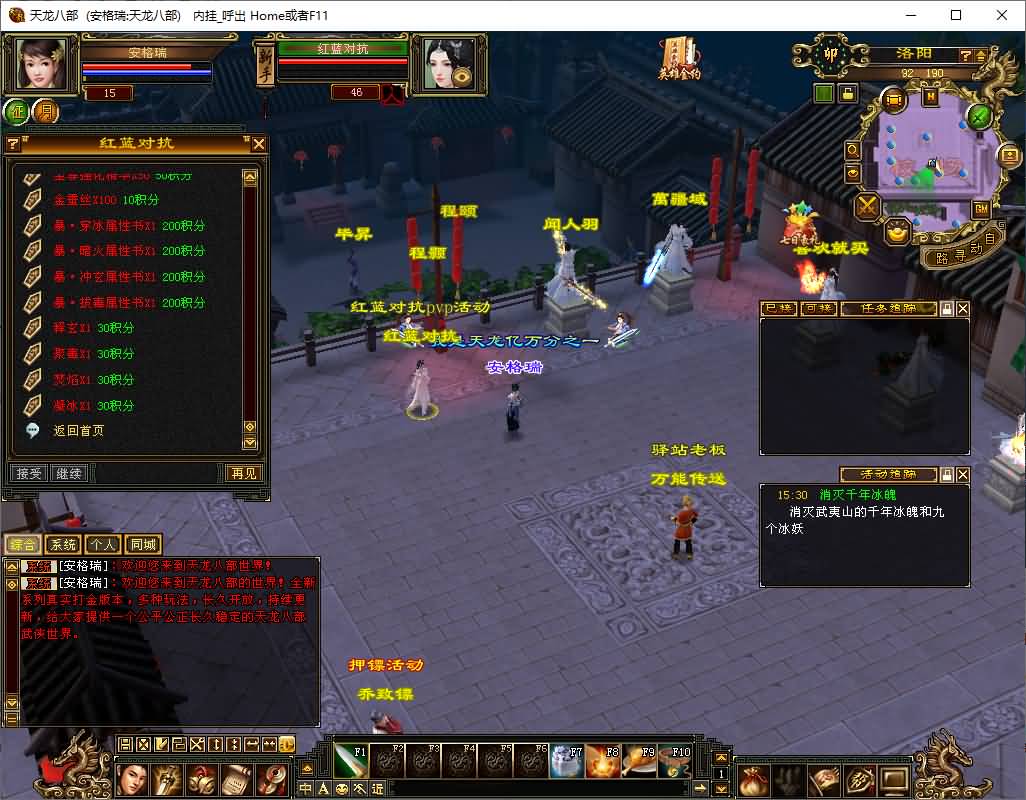Close the 活动追踪 activity tracker panel
Image resolution: width=1026 pixels, height=800 pixels.
pyautogui.click(x=963, y=474)
